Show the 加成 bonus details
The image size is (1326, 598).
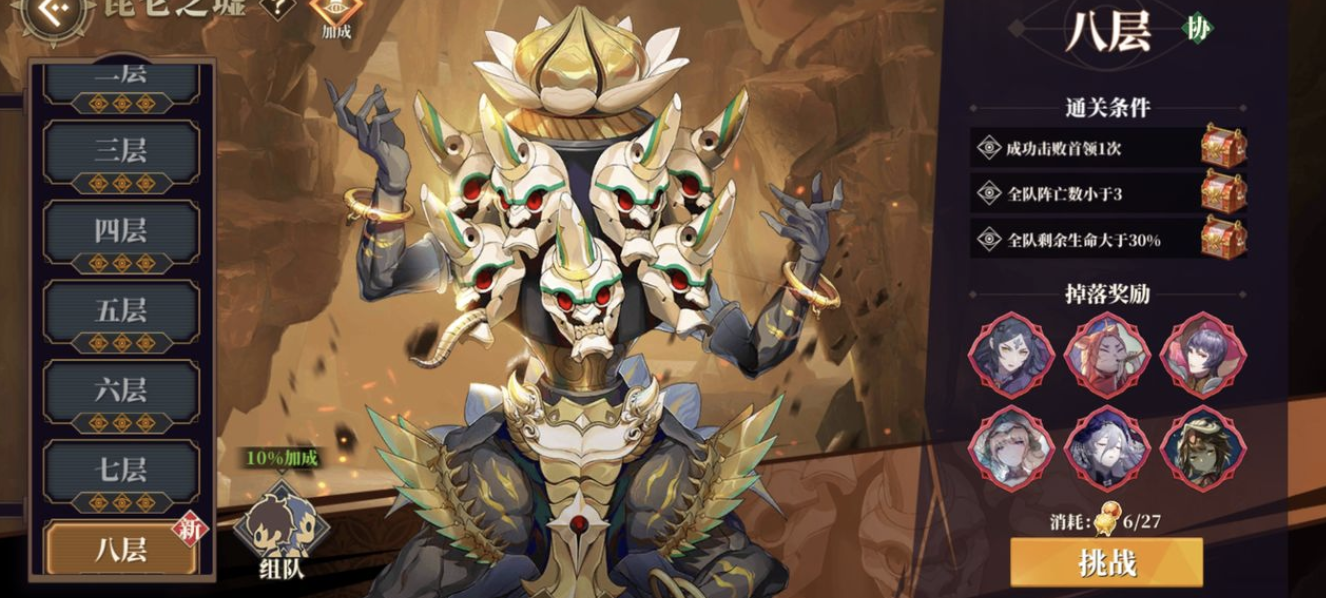[x=334, y=15]
